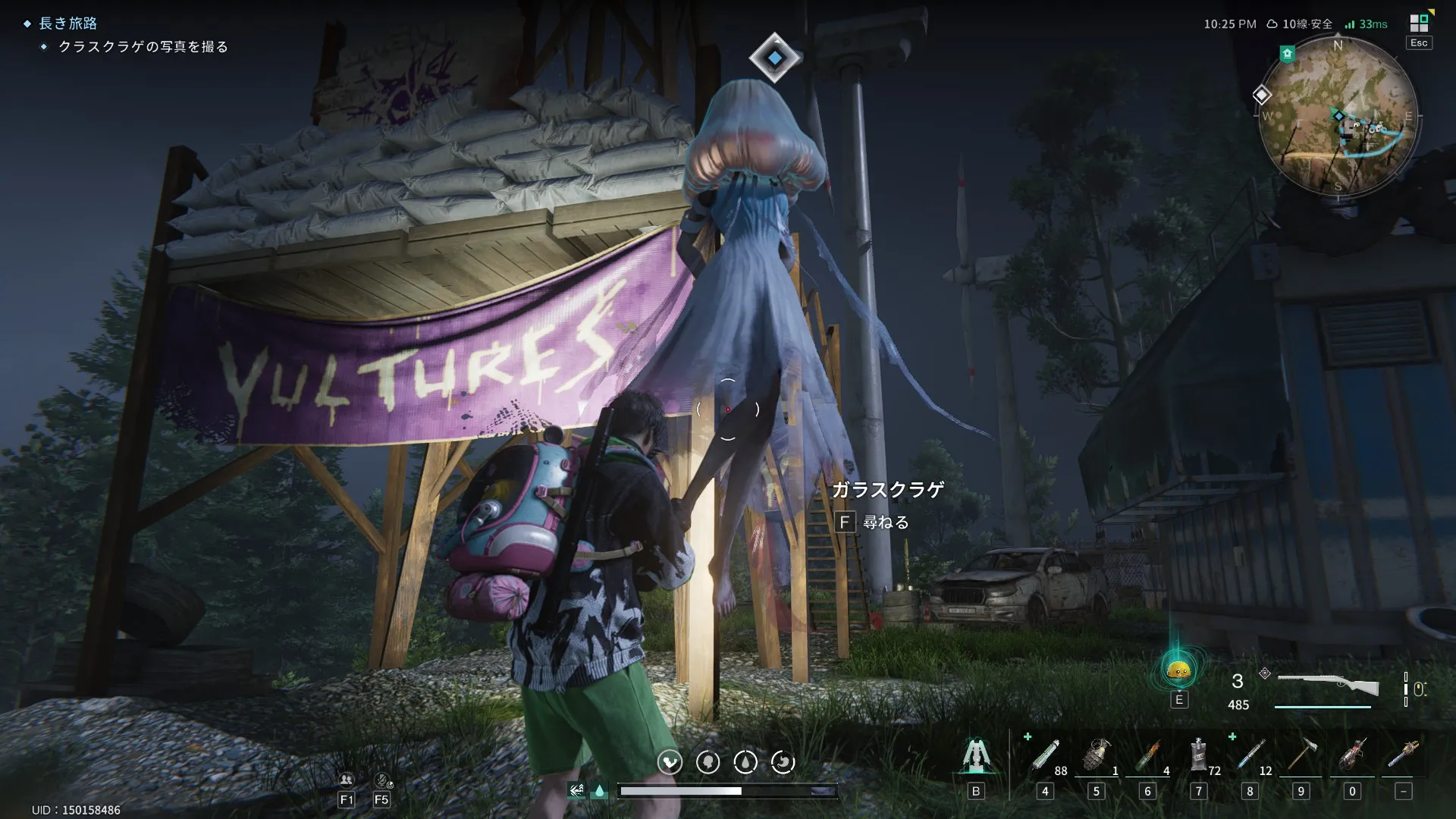The image size is (1456, 819).
Task: Open the team members icon
Action: coord(347,780)
